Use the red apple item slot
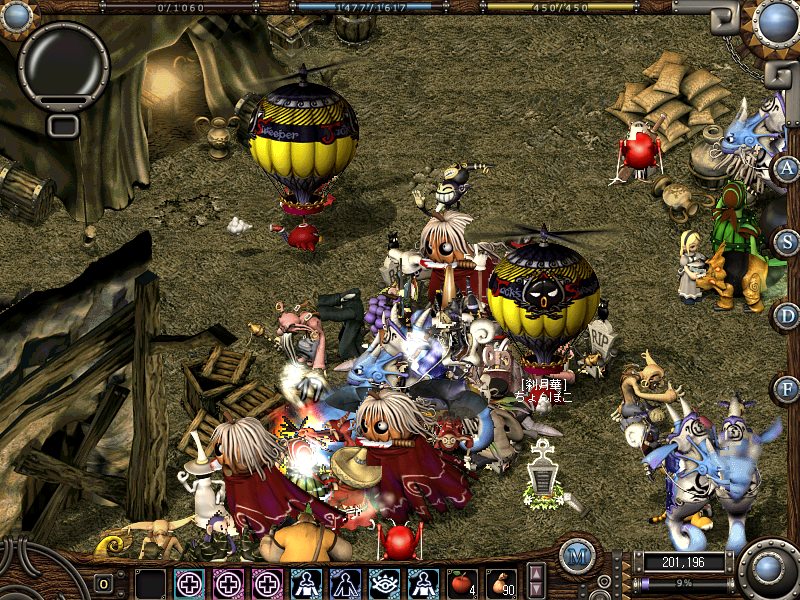Viewport: 800px width, 600px height. pos(463,582)
